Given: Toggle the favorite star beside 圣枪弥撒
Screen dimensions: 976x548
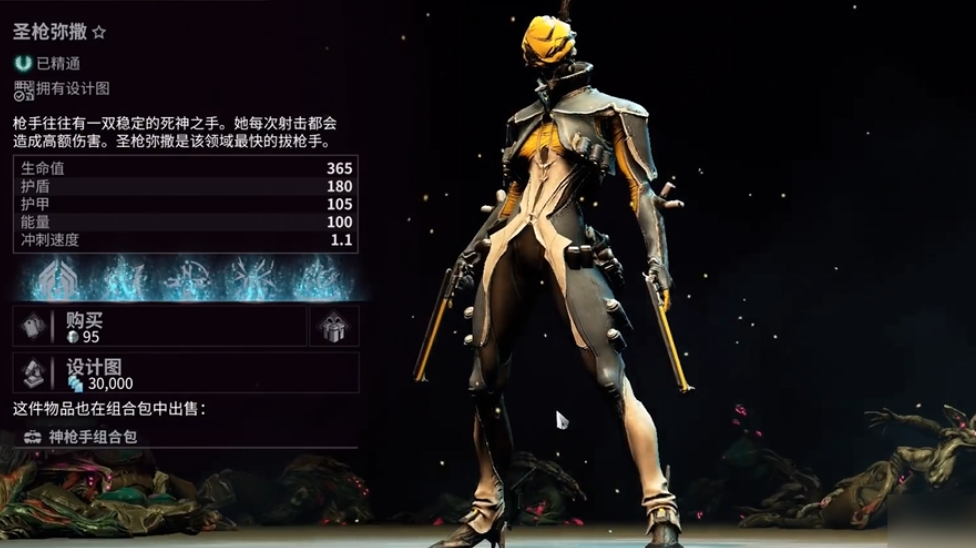Looking at the screenshot, I should point(99,32).
